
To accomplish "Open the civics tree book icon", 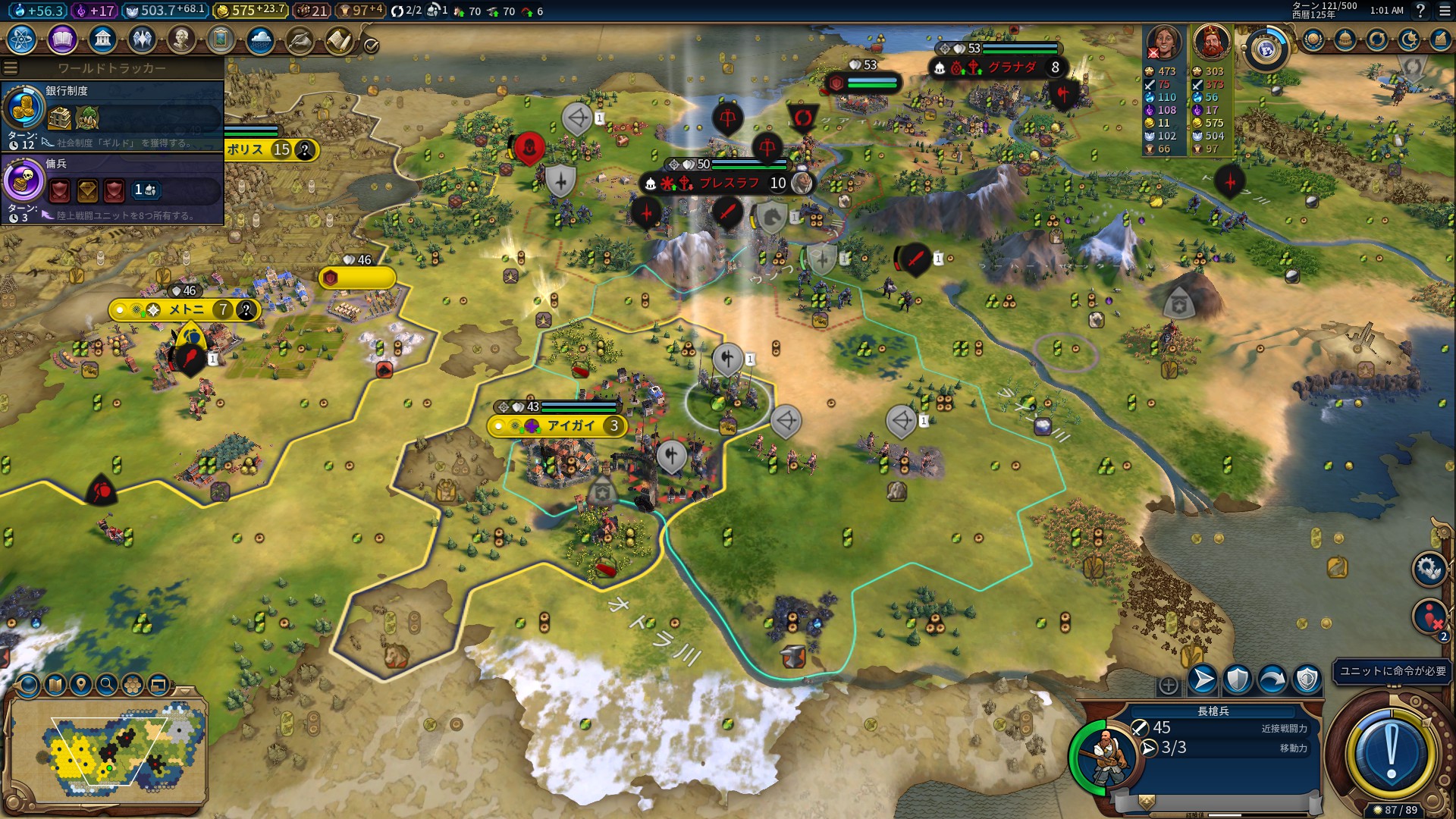I will click(62, 39).
